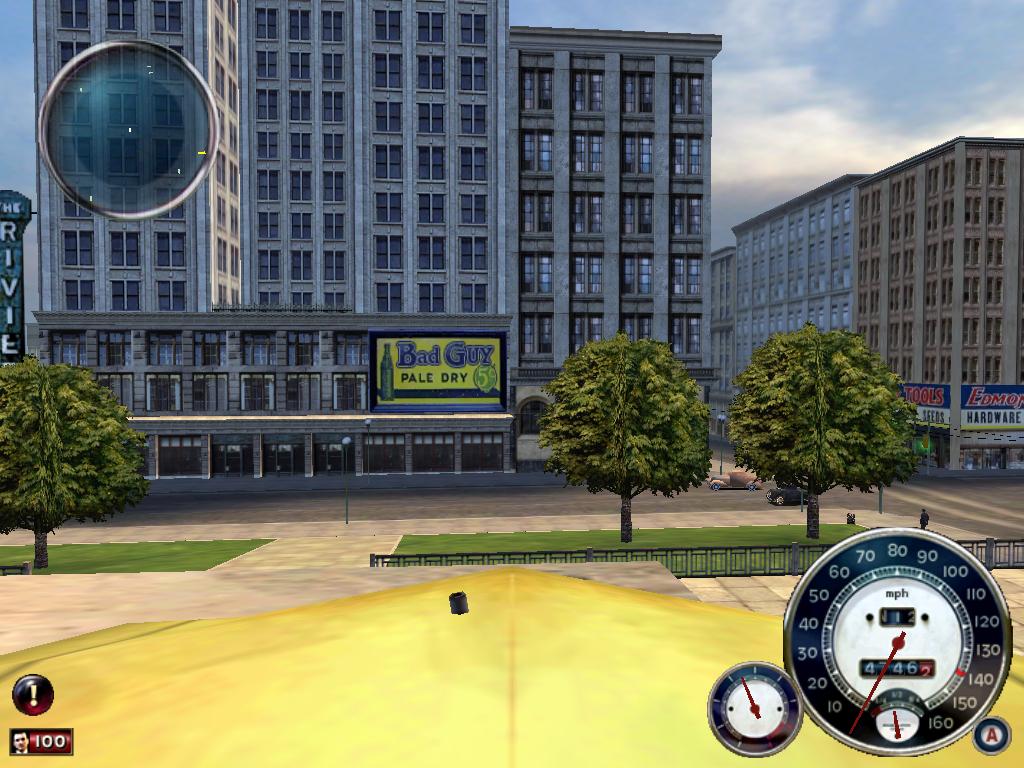This screenshot has width=1024, height=768.
Task: Click the player portrait icon
Action: point(21,742)
